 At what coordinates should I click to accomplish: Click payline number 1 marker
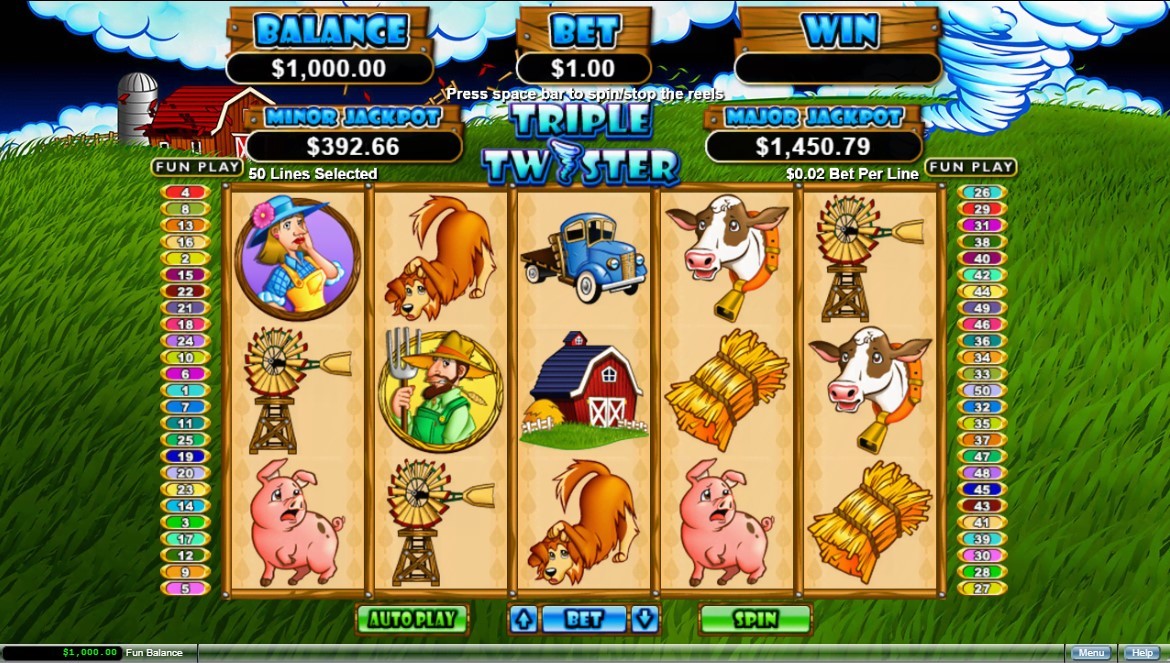185,391
